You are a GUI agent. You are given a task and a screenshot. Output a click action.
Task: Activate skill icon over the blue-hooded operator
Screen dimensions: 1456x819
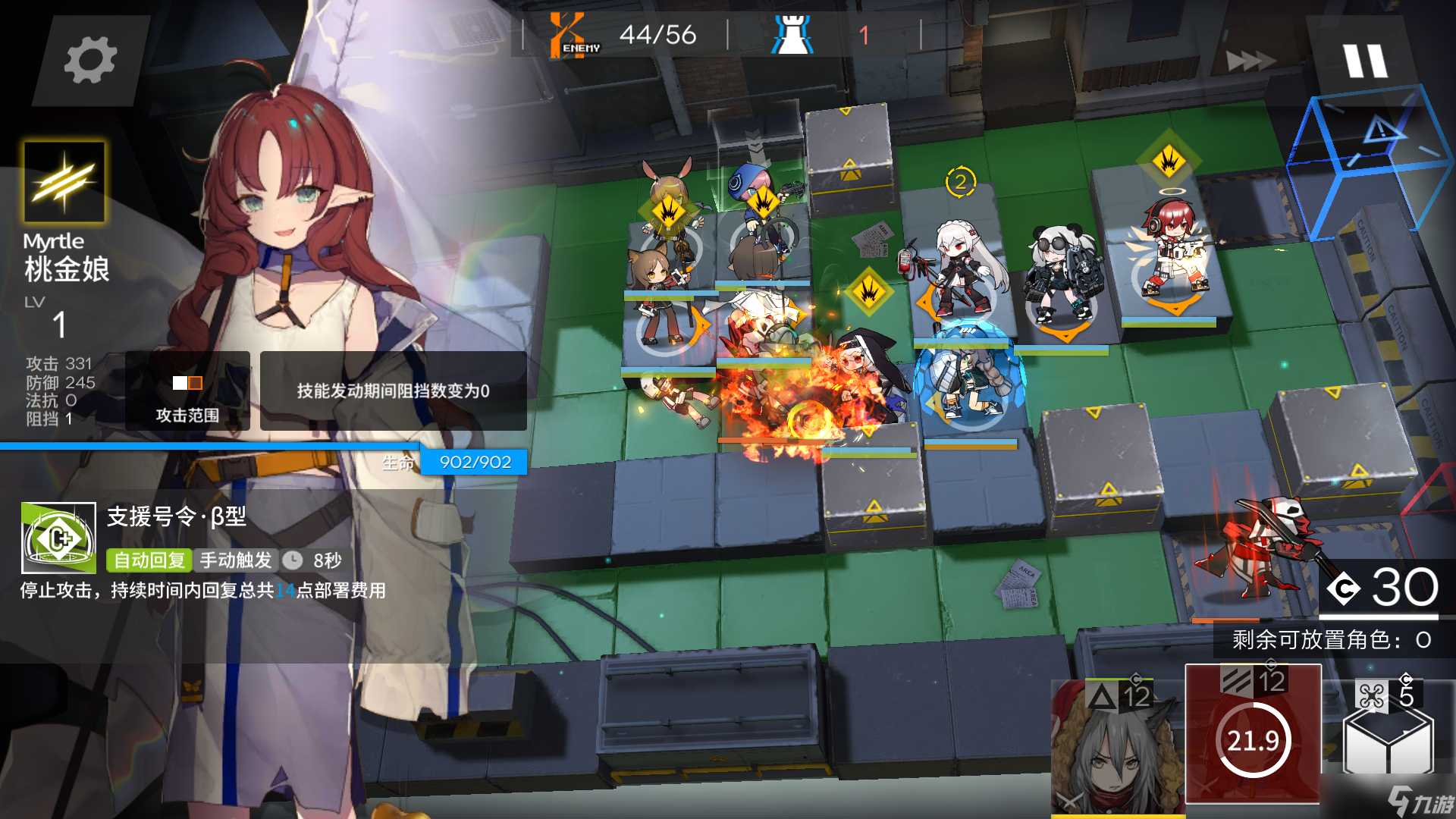762,202
